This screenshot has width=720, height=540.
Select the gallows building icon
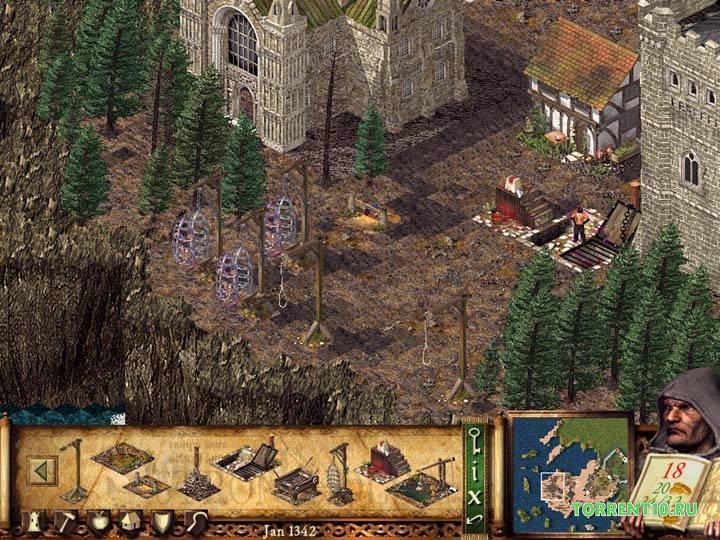(x=73, y=468)
